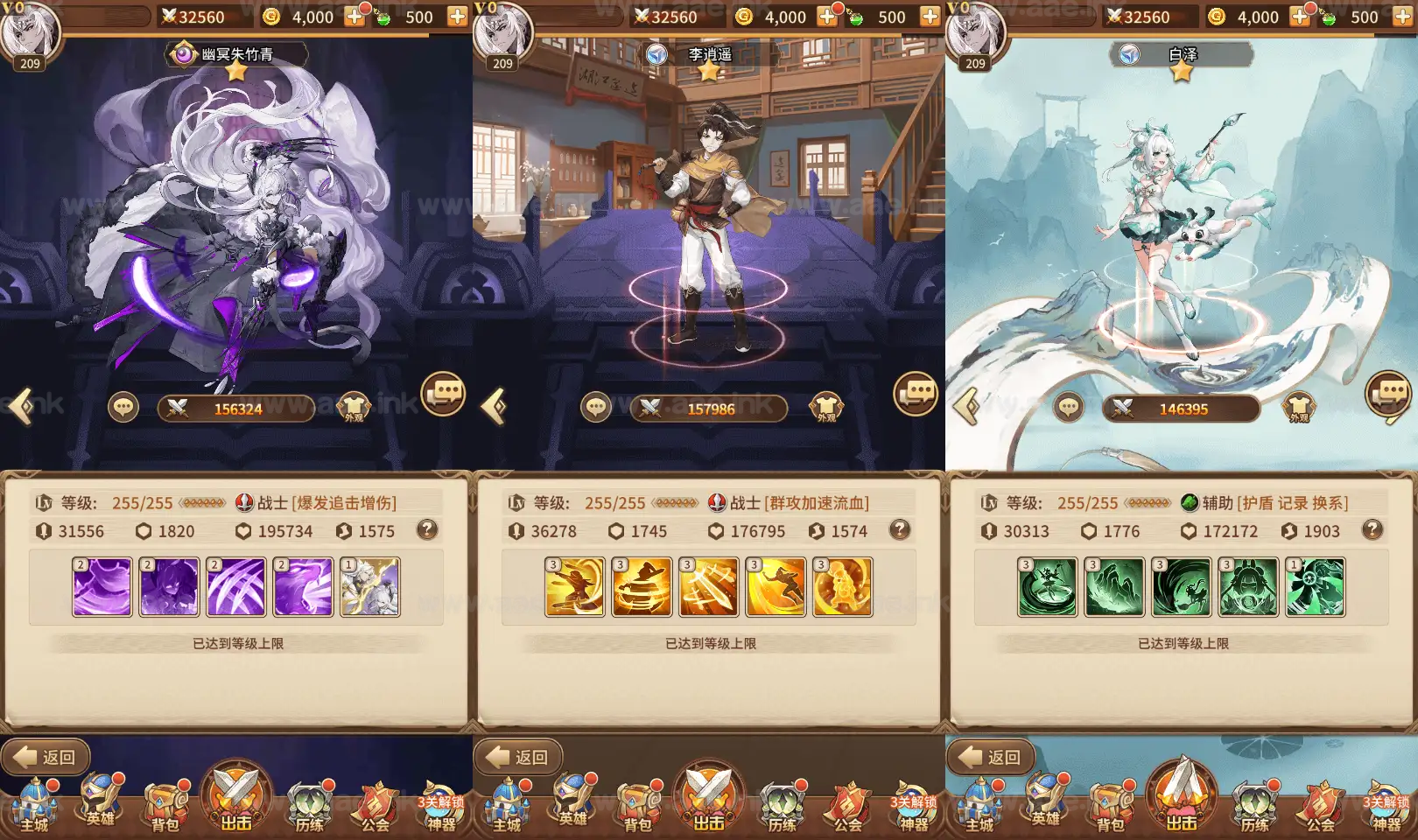
Task: Click the small speech bubble beside power 156324
Action: click(x=123, y=407)
